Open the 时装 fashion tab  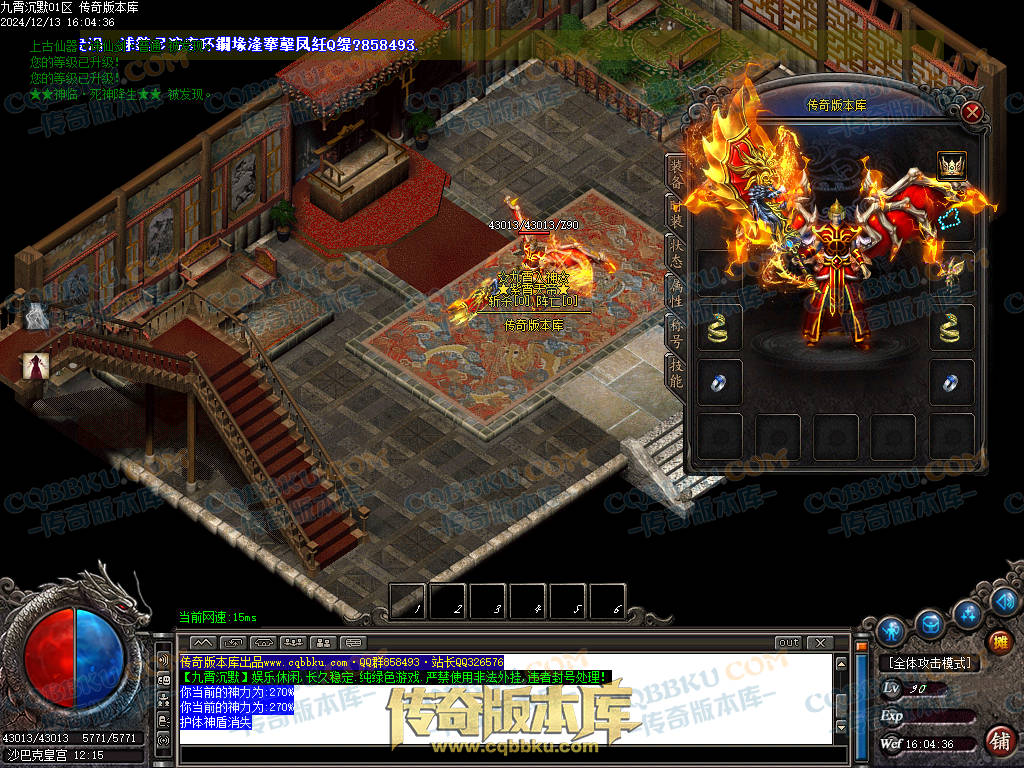point(676,213)
